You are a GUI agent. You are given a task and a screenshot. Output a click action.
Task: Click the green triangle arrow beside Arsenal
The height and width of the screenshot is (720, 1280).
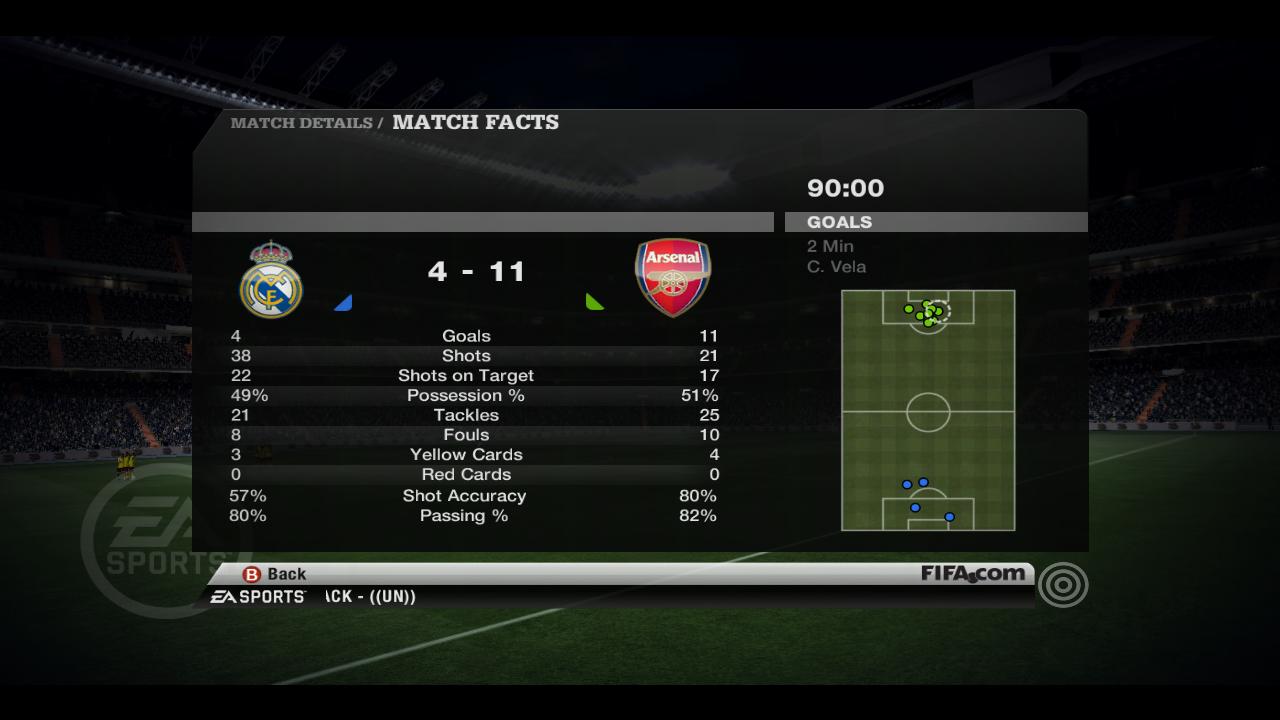[x=593, y=301]
